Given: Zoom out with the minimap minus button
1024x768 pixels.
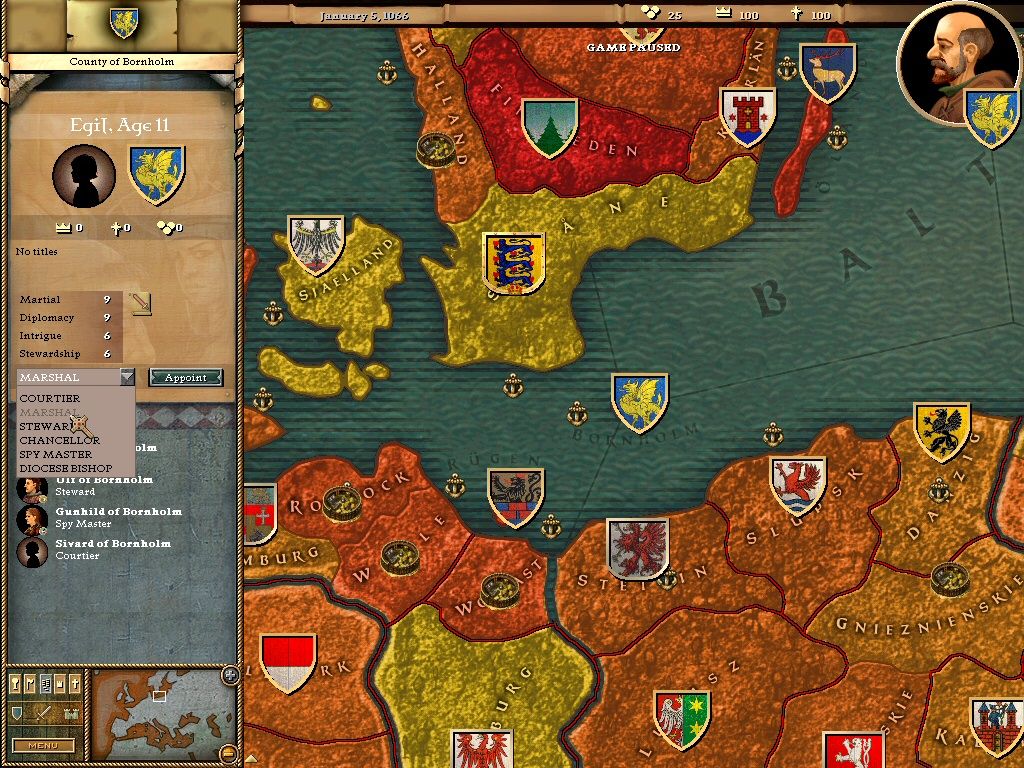Looking at the screenshot, I should (229, 752).
